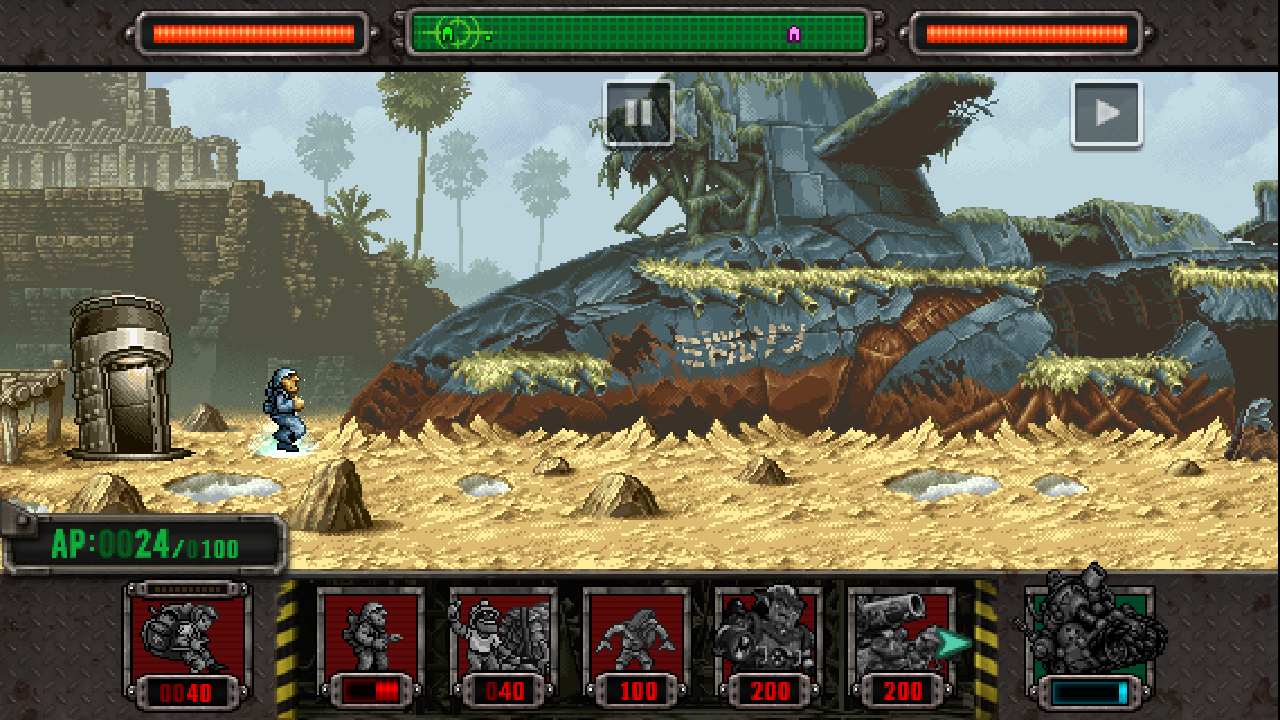Activate the Metal Slug special attack
Image resolution: width=1280 pixels, height=720 pixels.
[x=1089, y=640]
